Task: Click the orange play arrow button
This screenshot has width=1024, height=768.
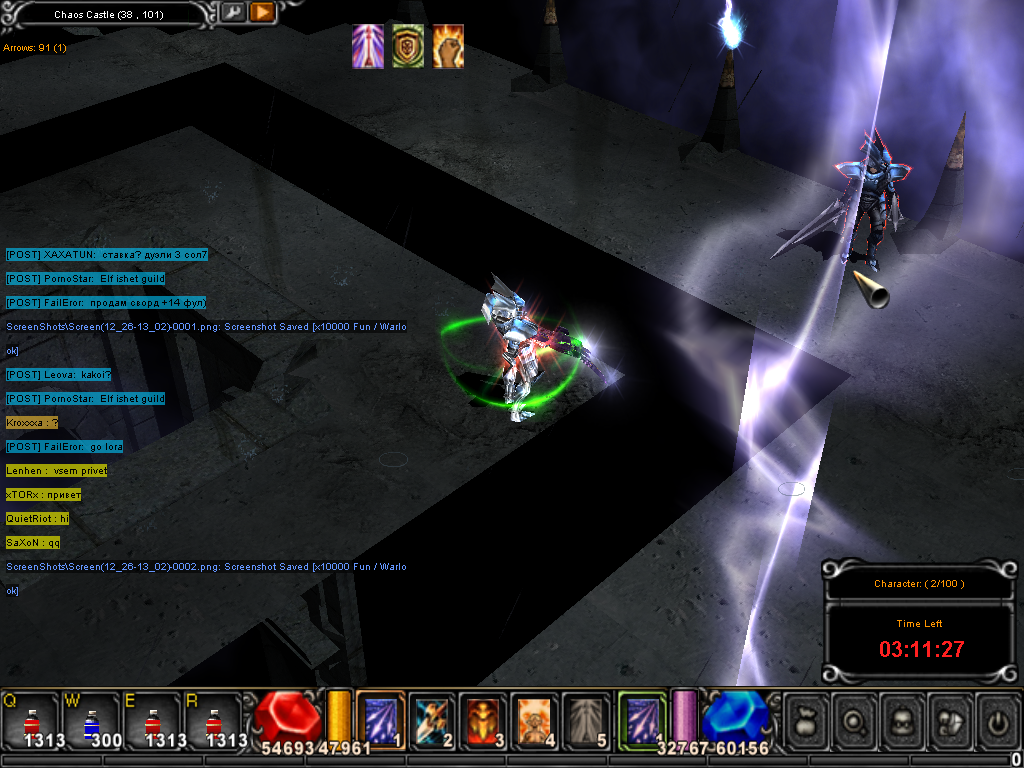Action: click(261, 13)
